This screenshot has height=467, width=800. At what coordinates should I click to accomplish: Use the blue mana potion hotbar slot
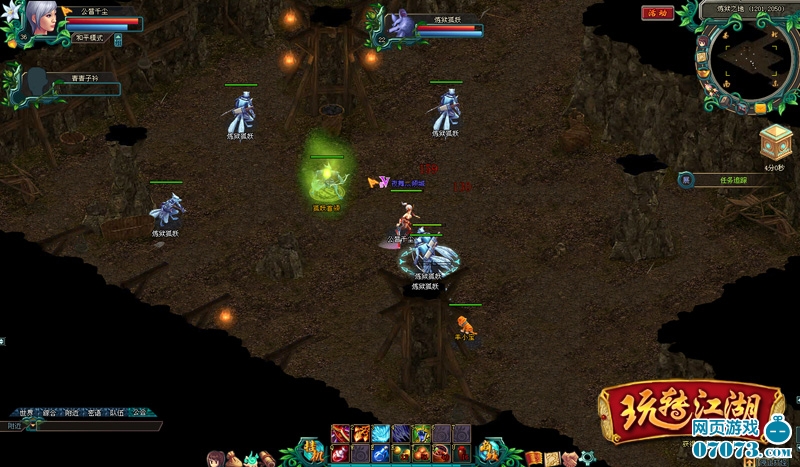coord(381,453)
